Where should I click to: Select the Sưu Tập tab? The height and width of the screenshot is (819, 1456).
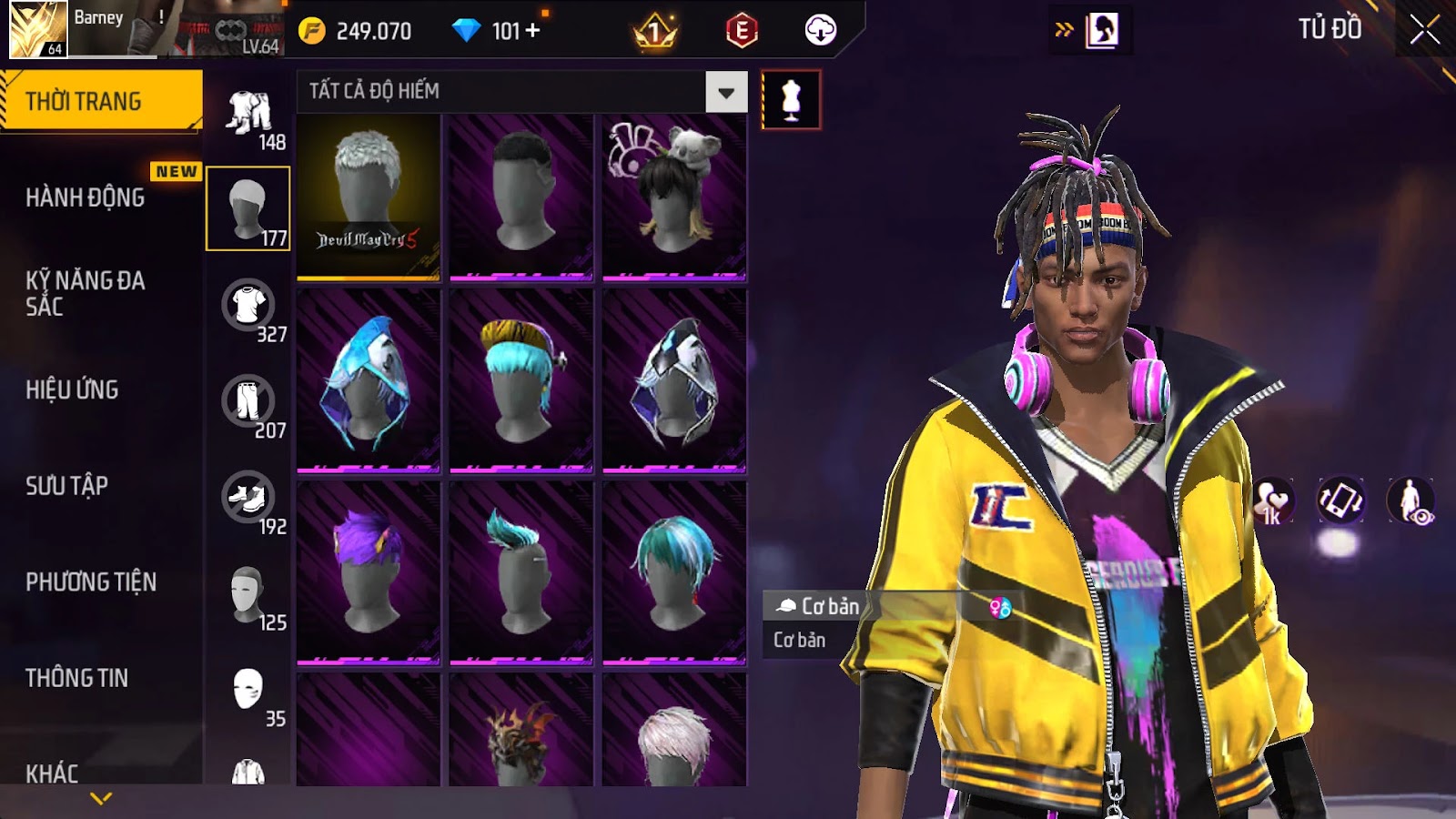pyautogui.click(x=67, y=486)
